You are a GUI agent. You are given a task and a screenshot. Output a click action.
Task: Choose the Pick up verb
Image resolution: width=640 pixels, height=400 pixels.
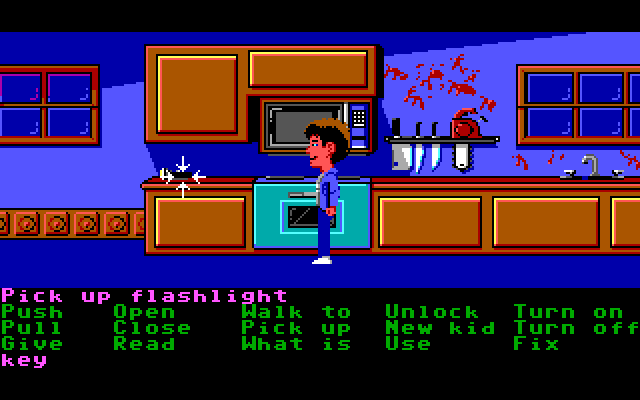296,328
